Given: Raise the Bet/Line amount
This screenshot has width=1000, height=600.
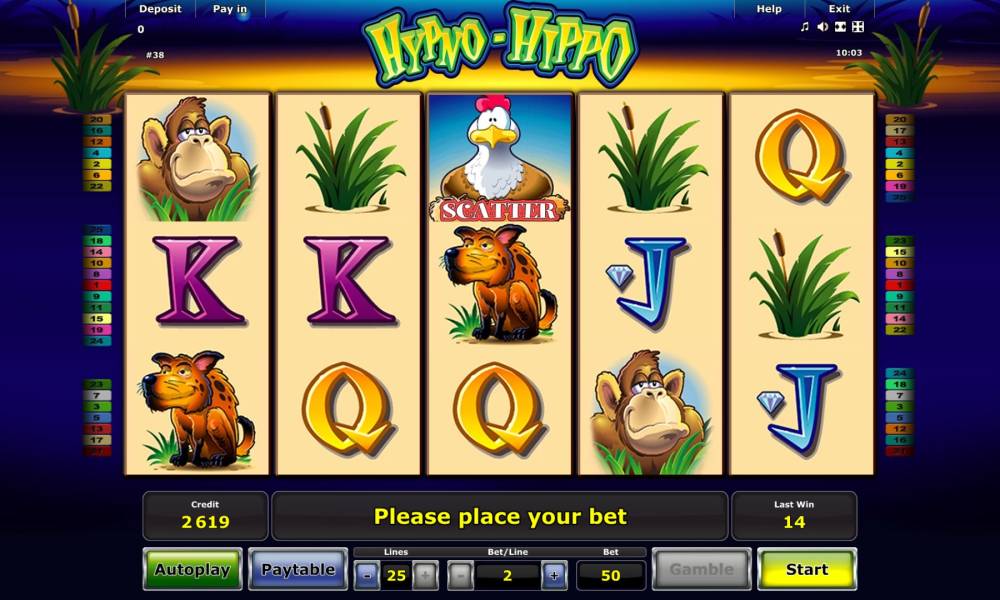Looking at the screenshot, I should tap(554, 575).
